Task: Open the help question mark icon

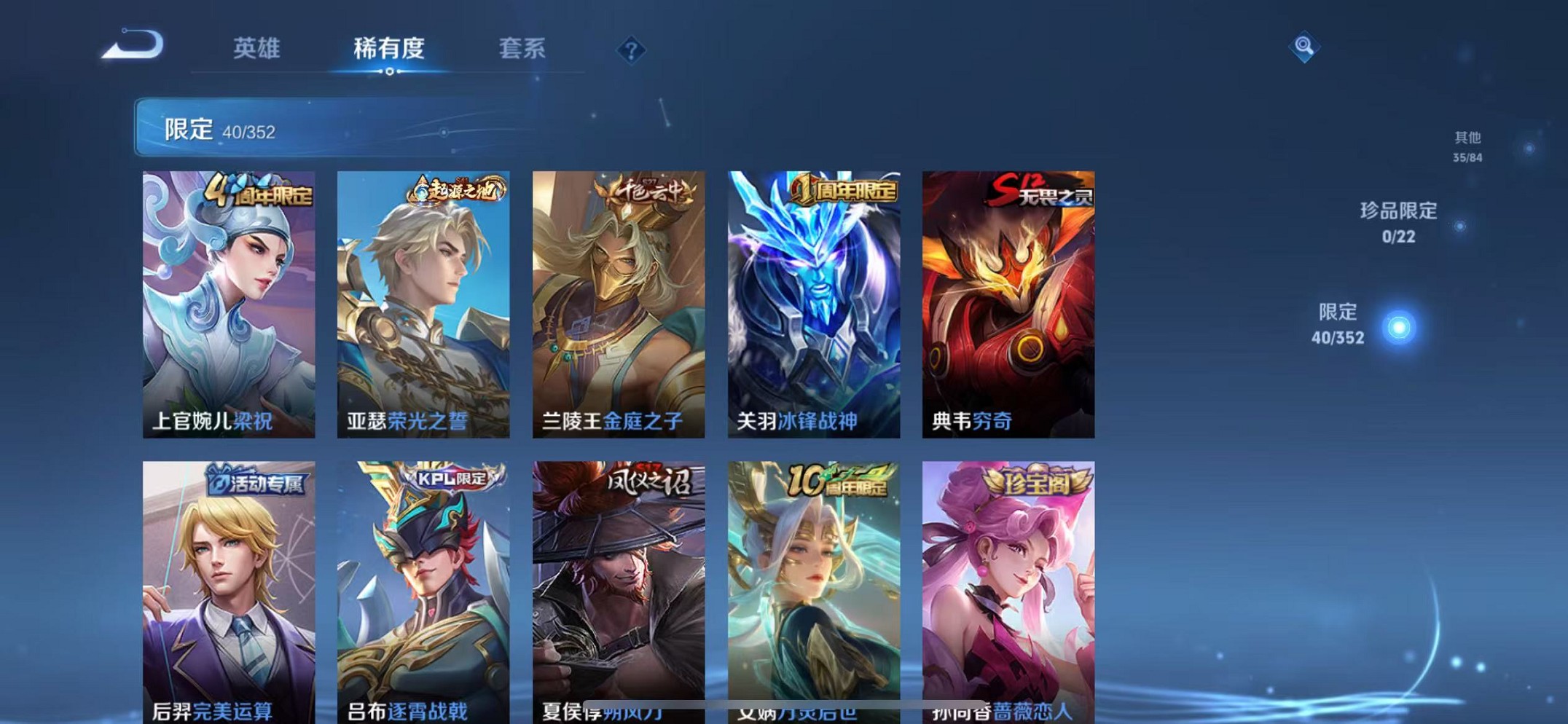Action: (x=632, y=50)
